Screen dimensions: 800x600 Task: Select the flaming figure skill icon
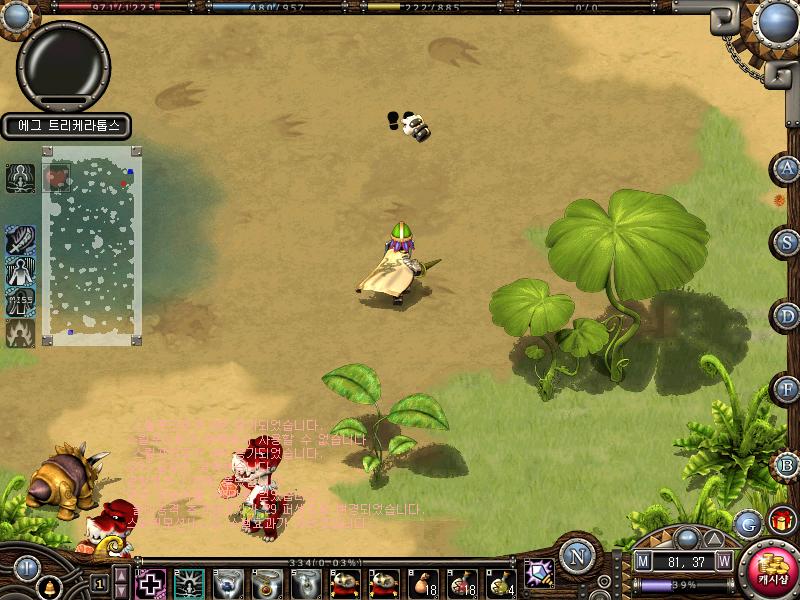point(20,333)
